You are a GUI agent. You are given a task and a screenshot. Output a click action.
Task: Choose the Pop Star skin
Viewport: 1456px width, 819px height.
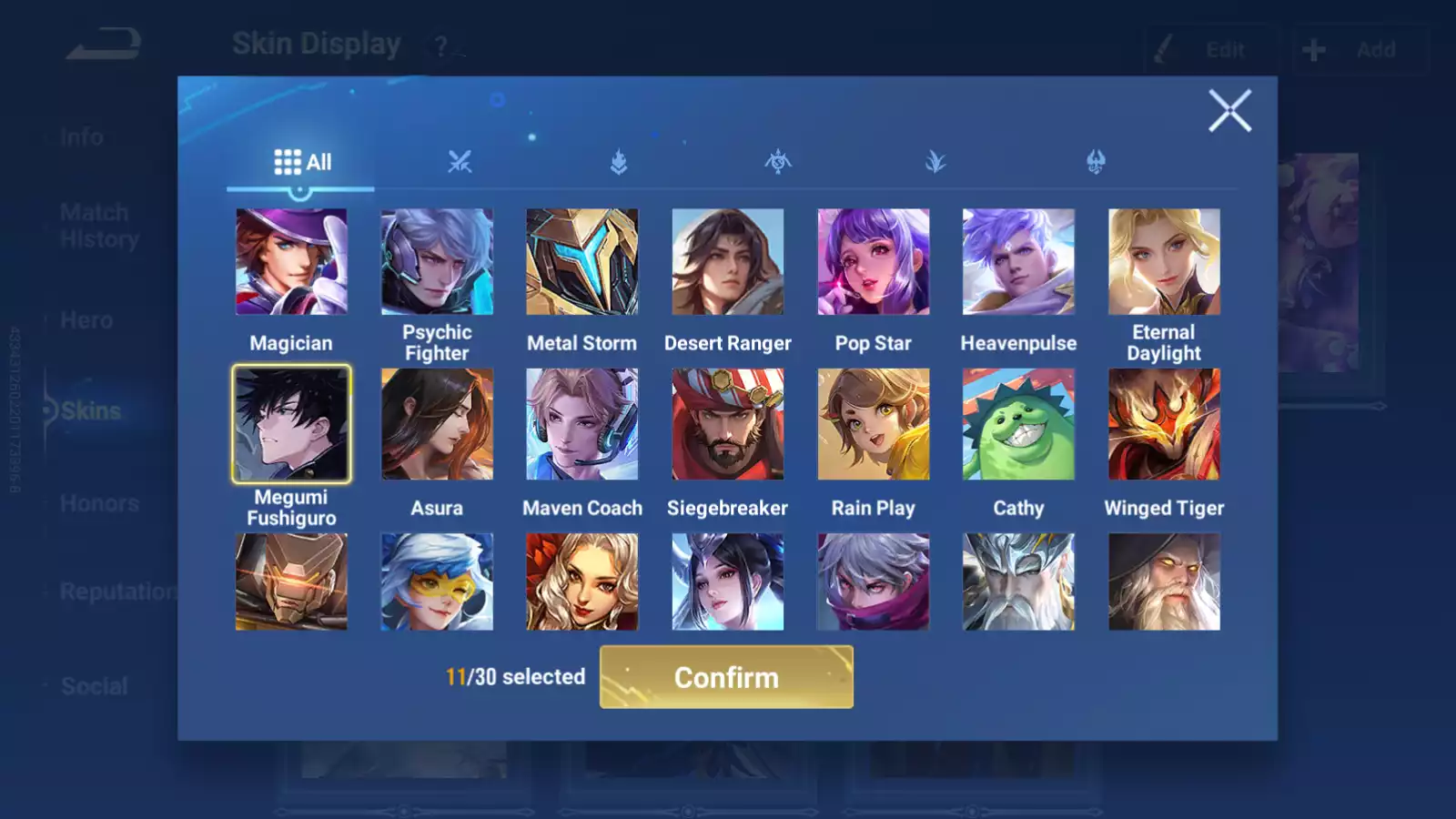(874, 262)
